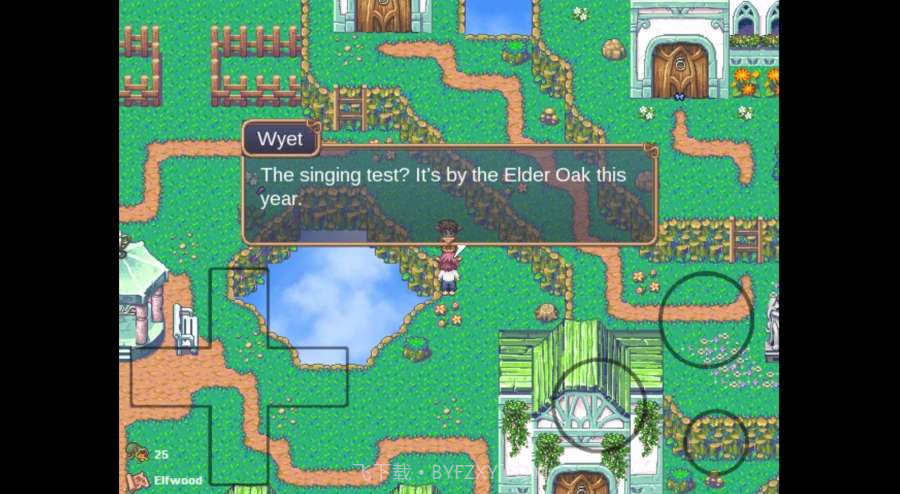Tap the smallest circular touch button

pos(716,441)
